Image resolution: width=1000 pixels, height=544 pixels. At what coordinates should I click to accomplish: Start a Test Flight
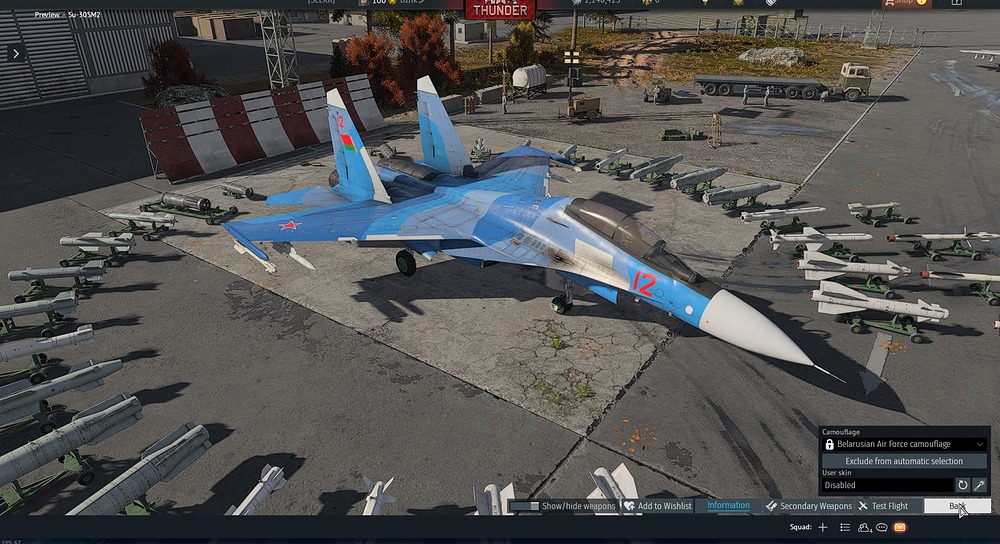[882, 506]
